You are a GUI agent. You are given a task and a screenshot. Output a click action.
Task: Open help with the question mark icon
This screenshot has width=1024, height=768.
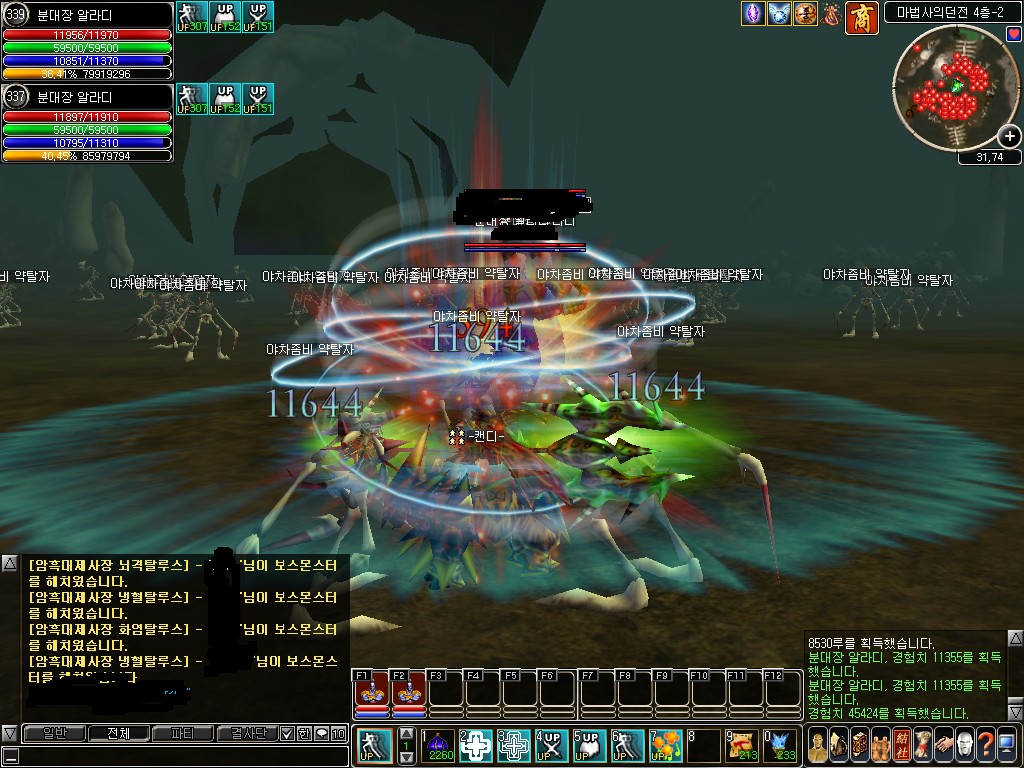pyautogui.click(x=986, y=745)
